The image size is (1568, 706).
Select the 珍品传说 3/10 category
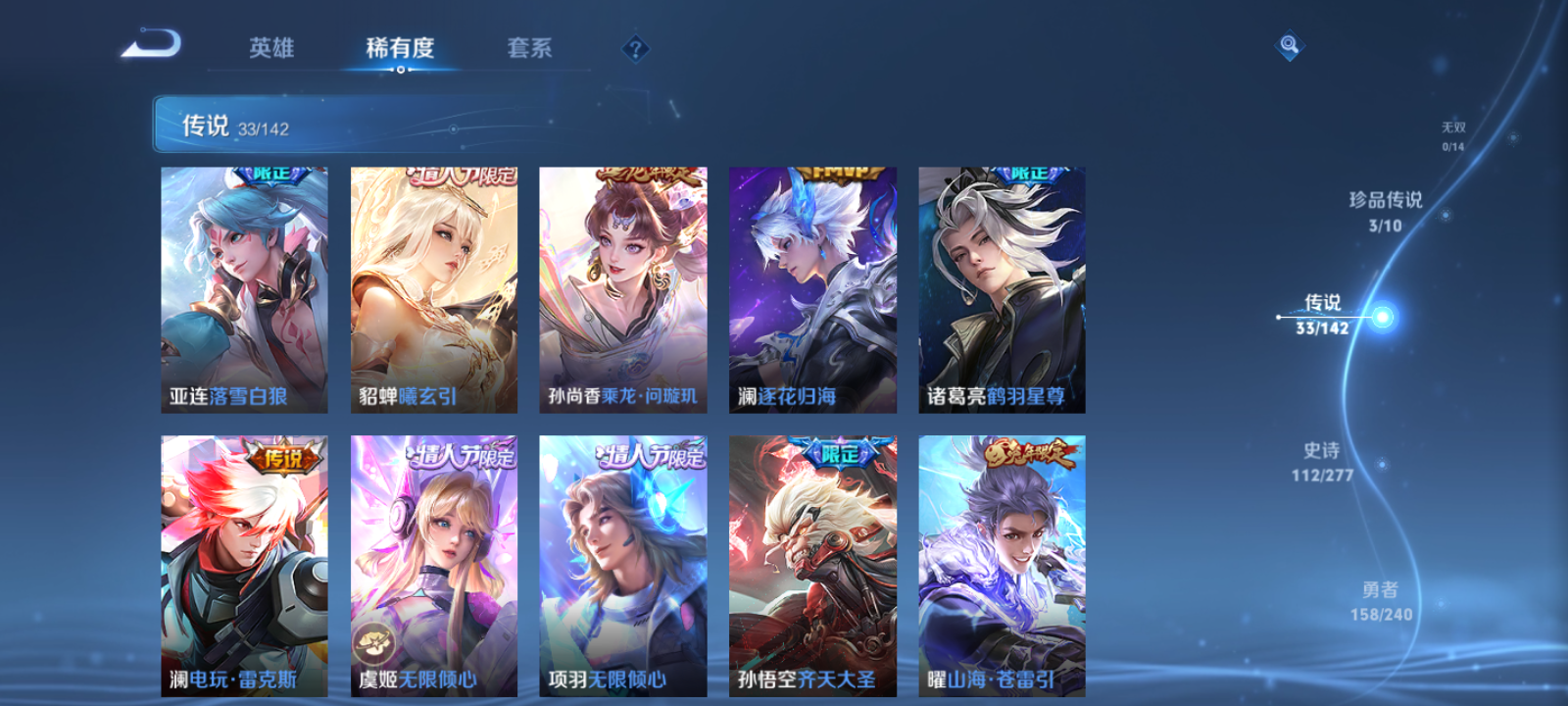[1388, 211]
